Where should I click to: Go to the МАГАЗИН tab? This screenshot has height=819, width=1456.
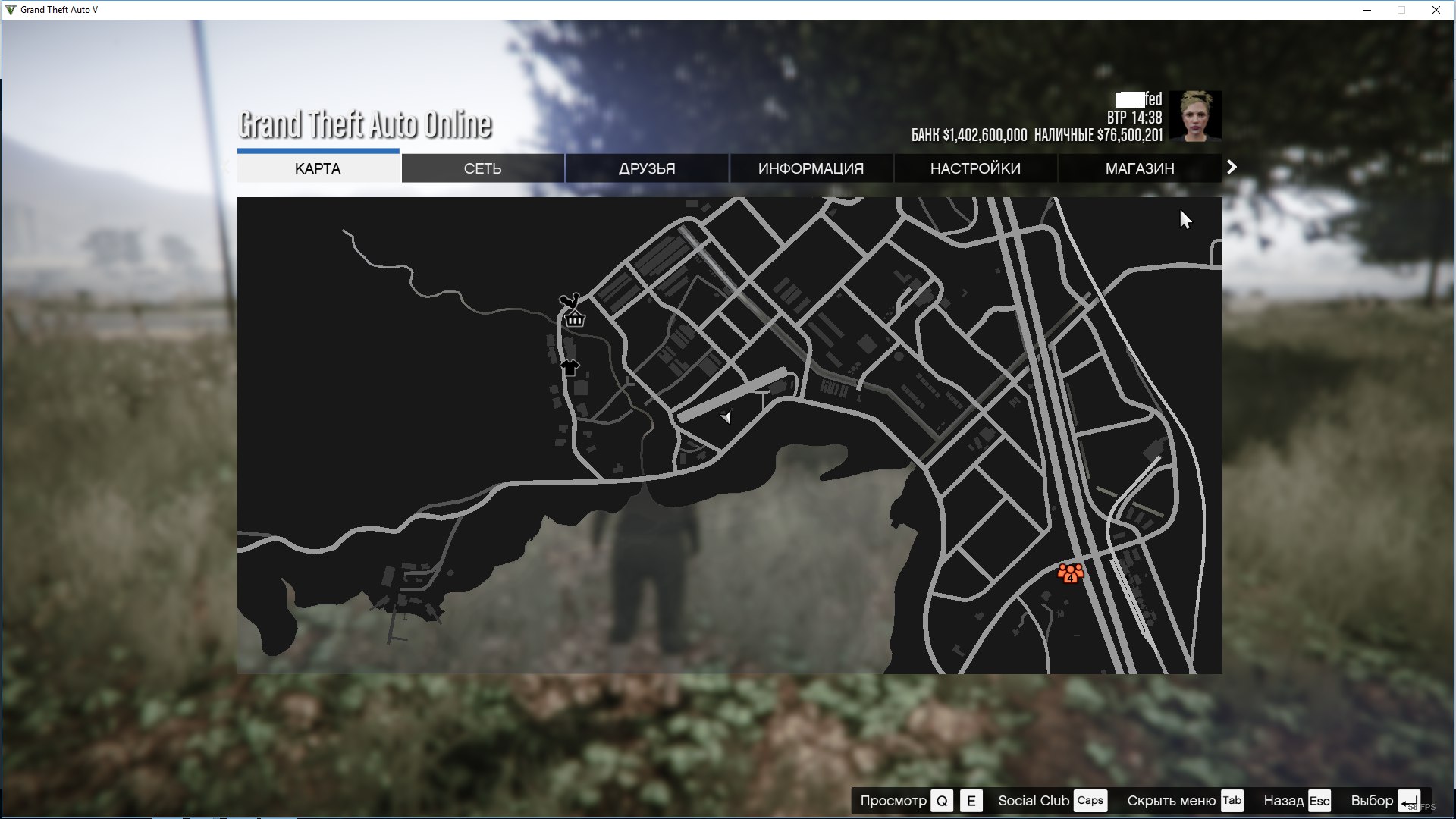(1140, 168)
